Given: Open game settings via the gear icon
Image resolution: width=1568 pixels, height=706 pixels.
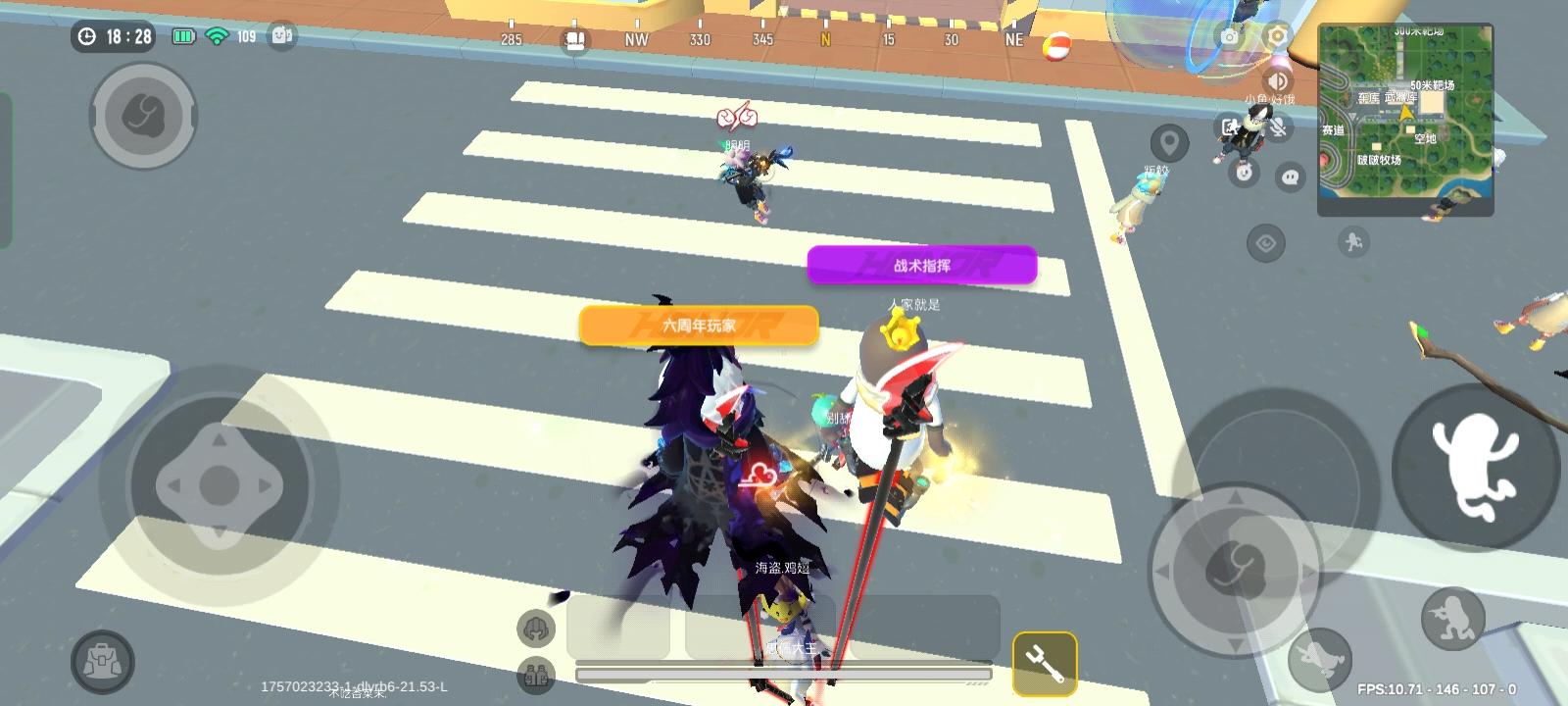Looking at the screenshot, I should click(x=1275, y=35).
